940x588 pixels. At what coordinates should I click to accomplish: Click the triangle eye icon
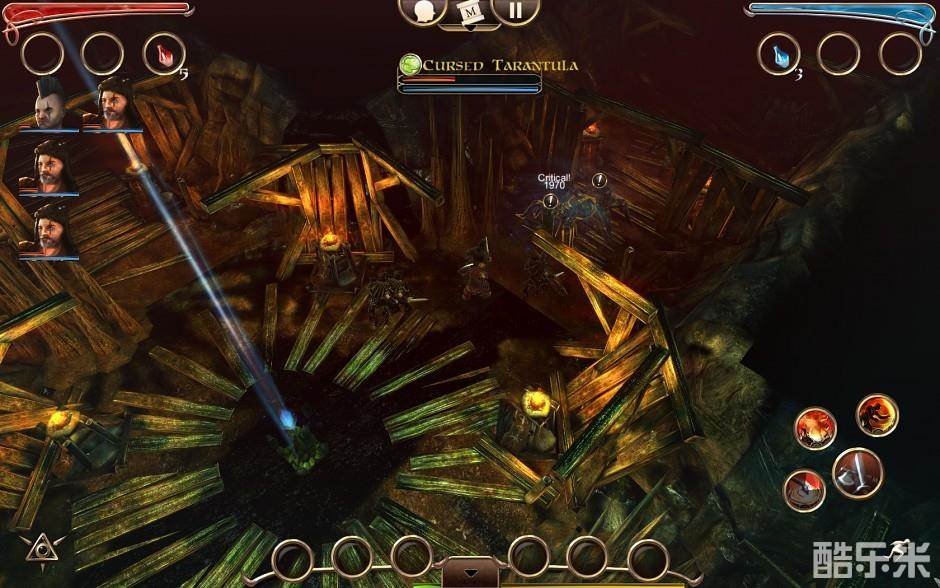point(40,548)
